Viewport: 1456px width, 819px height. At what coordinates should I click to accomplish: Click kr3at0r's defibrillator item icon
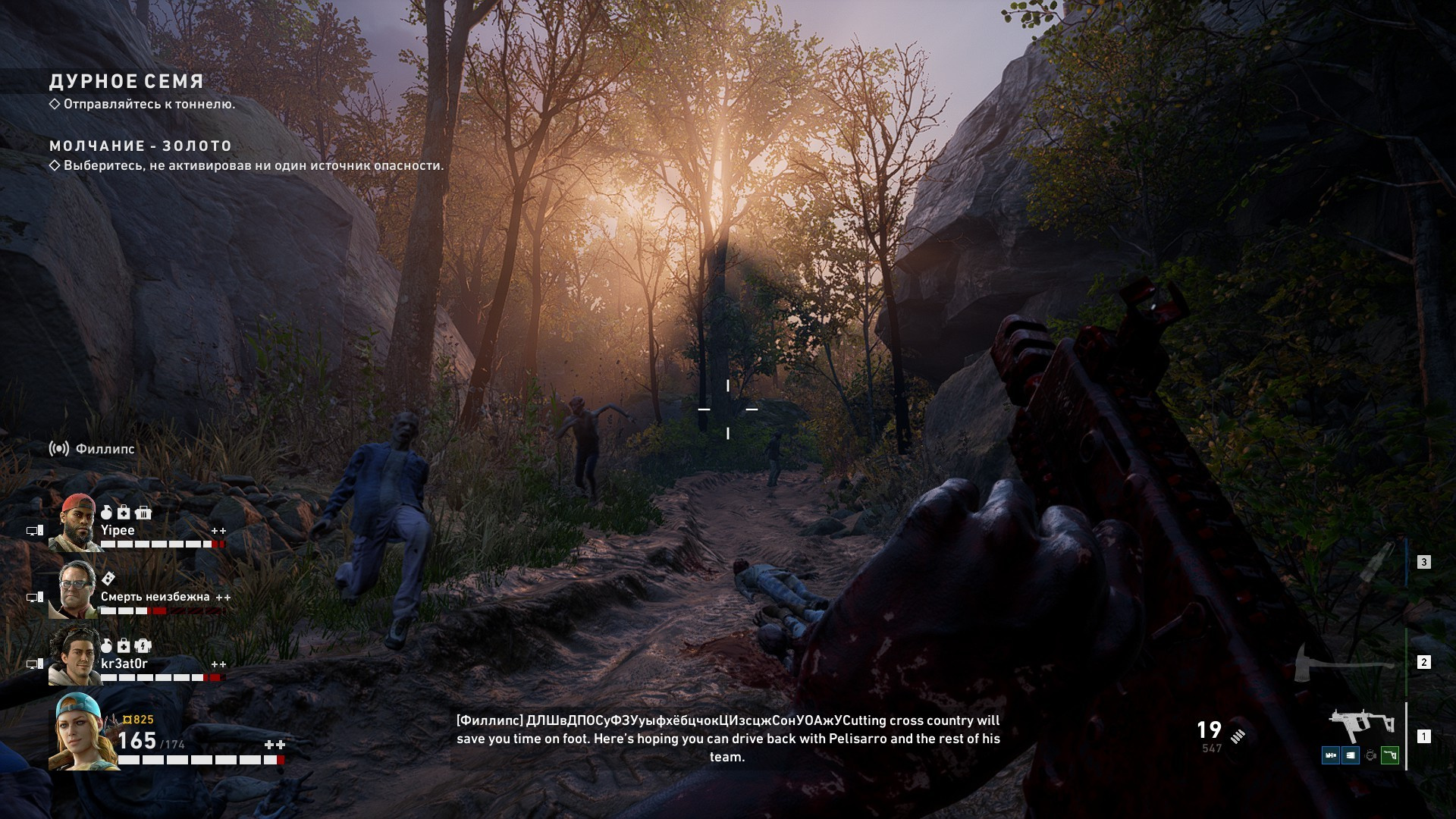coord(143,646)
